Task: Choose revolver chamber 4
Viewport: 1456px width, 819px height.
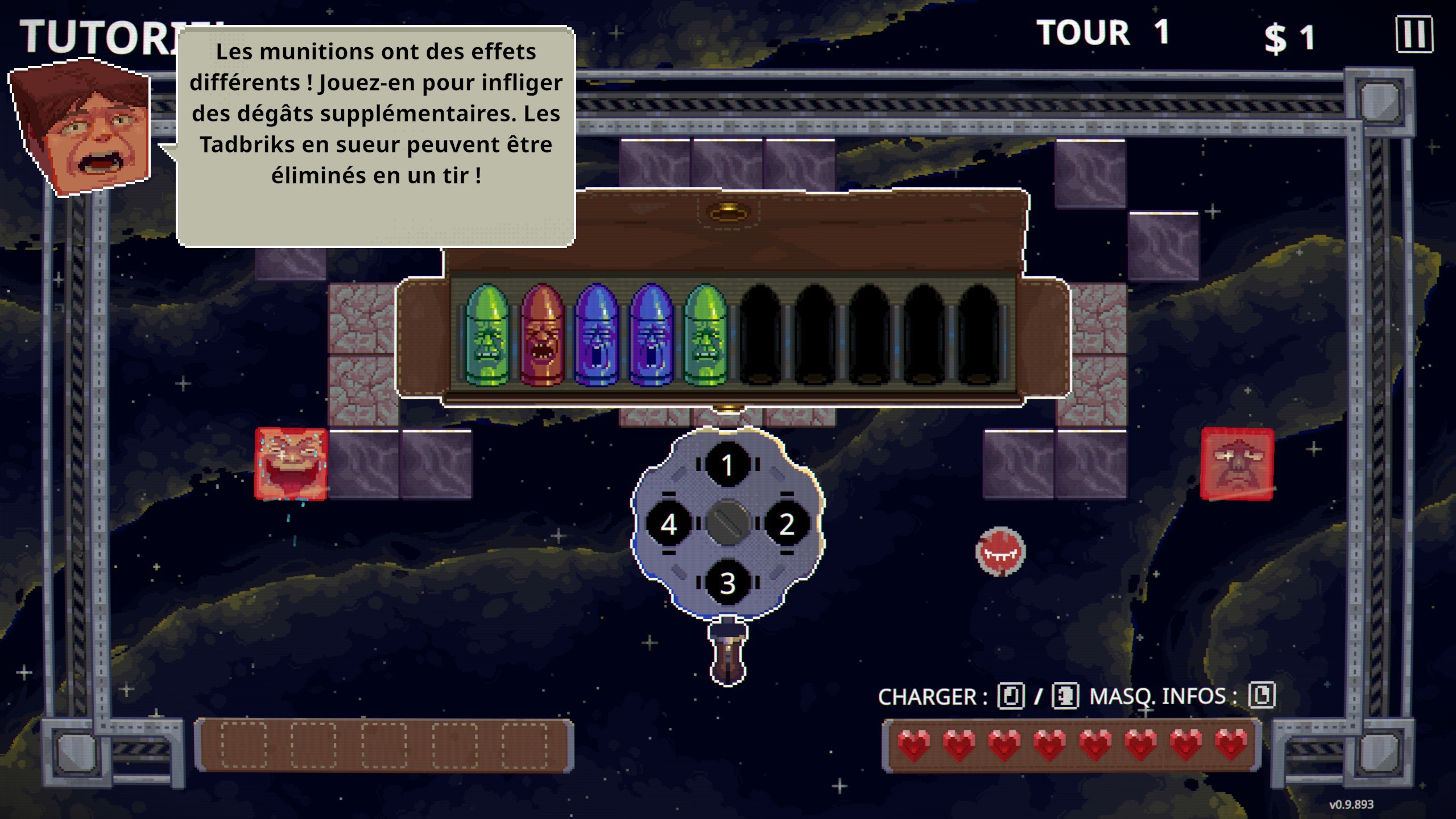Action: pyautogui.click(x=669, y=524)
